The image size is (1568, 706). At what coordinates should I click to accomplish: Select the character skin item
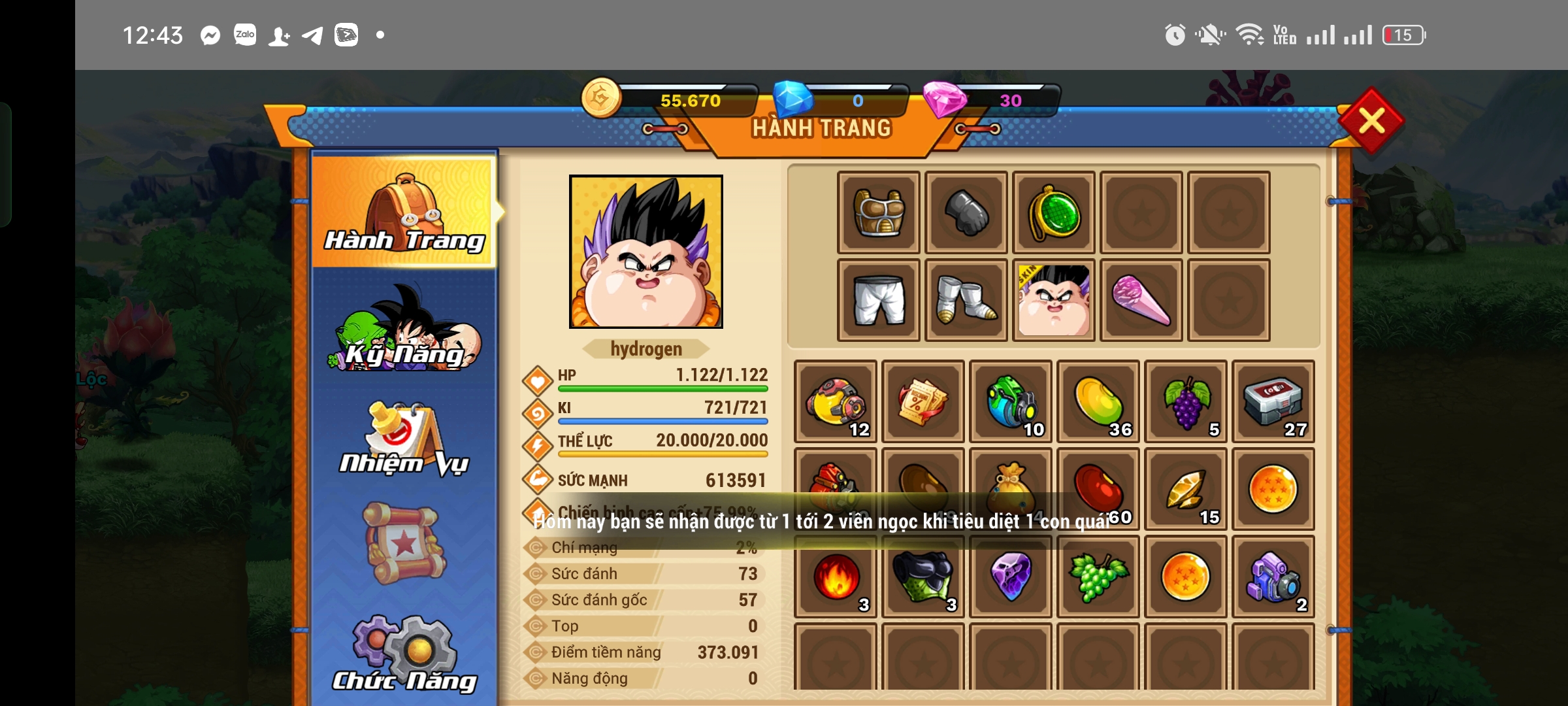(x=1054, y=301)
